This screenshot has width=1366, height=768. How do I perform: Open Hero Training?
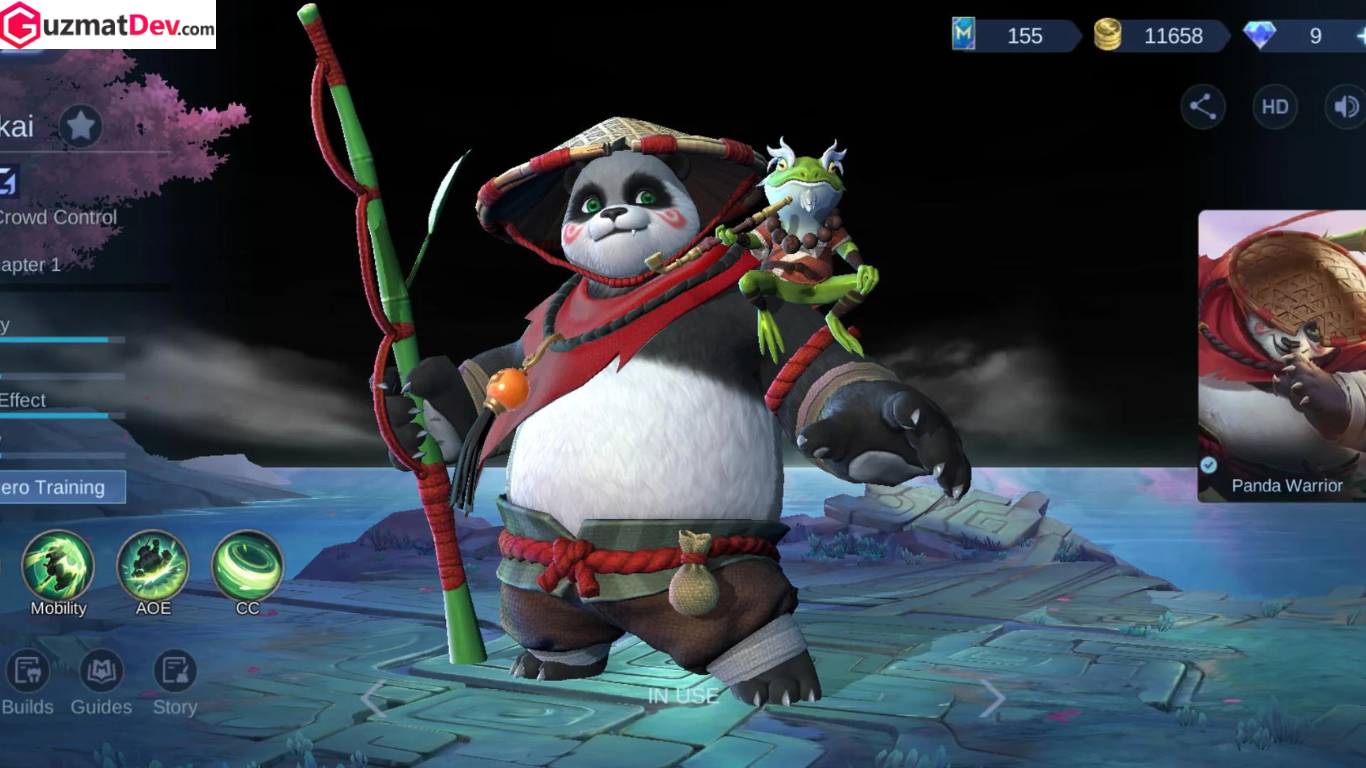click(60, 487)
